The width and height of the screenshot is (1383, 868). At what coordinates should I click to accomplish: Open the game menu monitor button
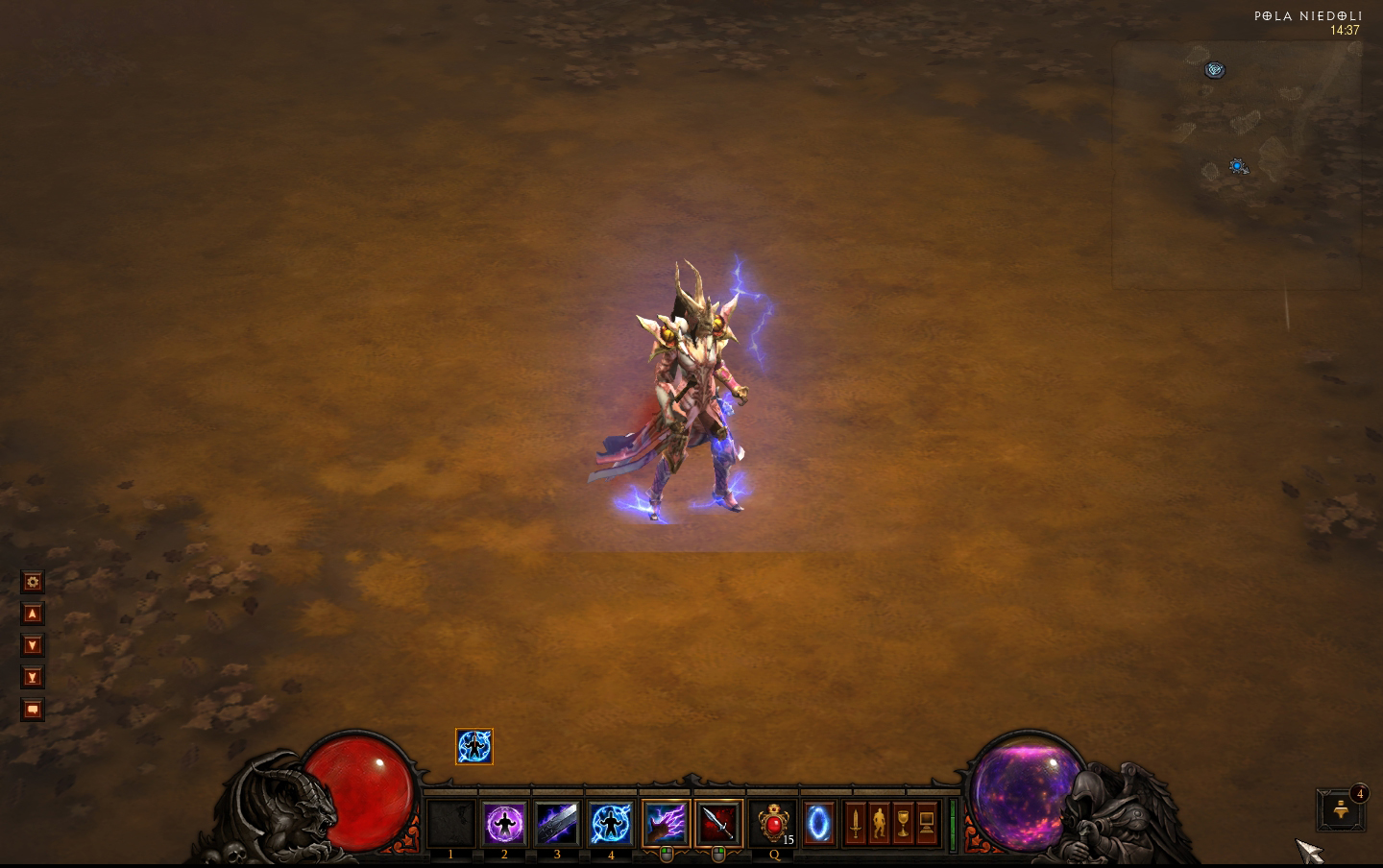tap(927, 824)
